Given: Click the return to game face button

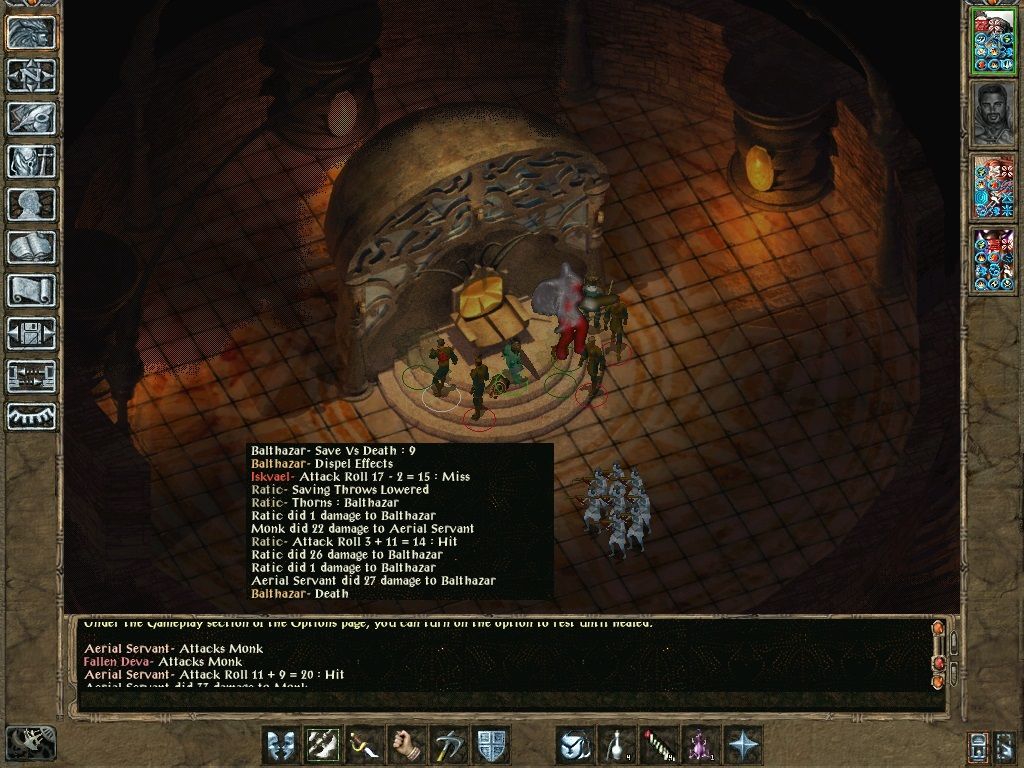Looking at the screenshot, I should pyautogui.click(x=31, y=32).
